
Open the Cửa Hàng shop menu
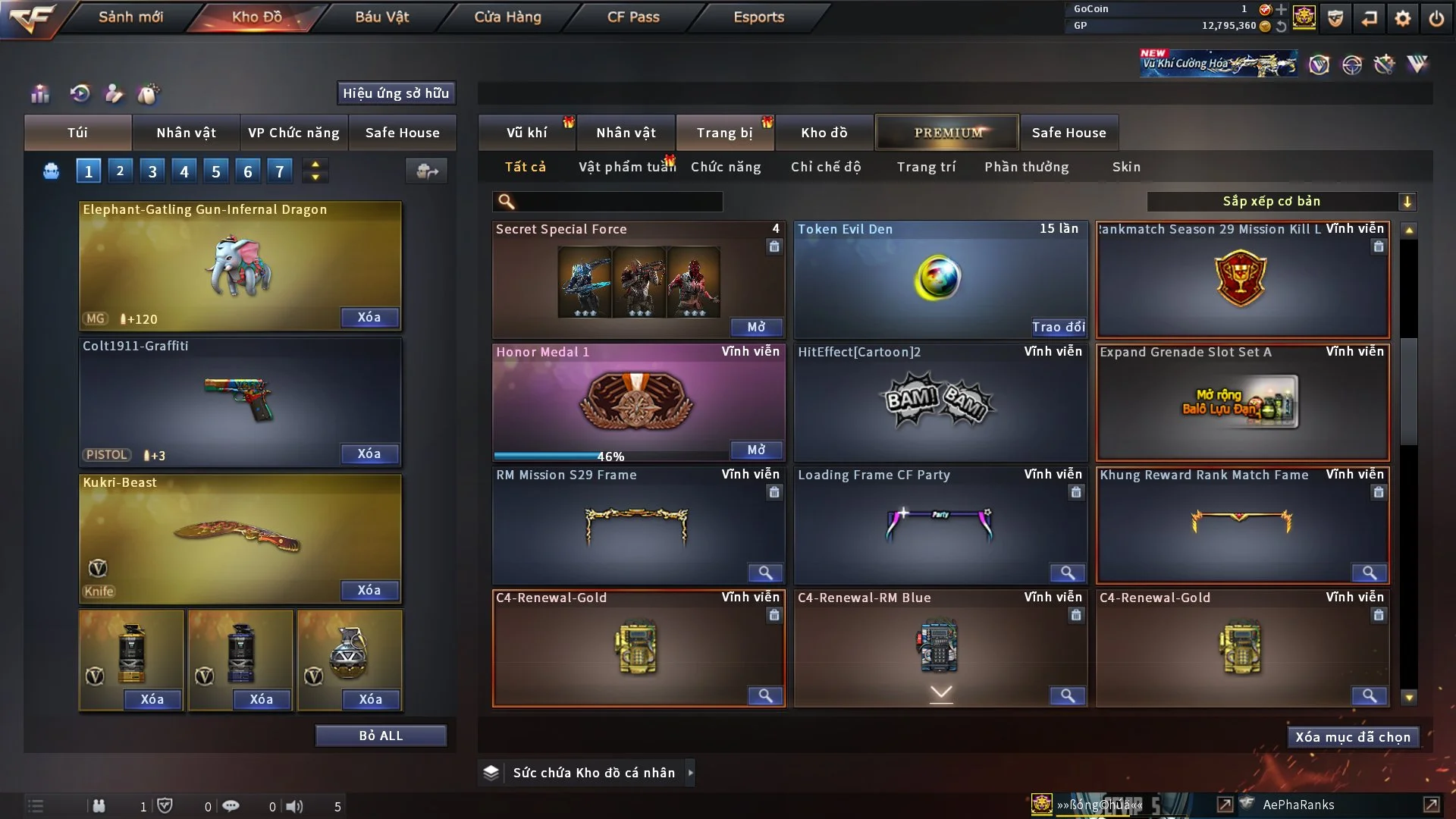[507, 17]
